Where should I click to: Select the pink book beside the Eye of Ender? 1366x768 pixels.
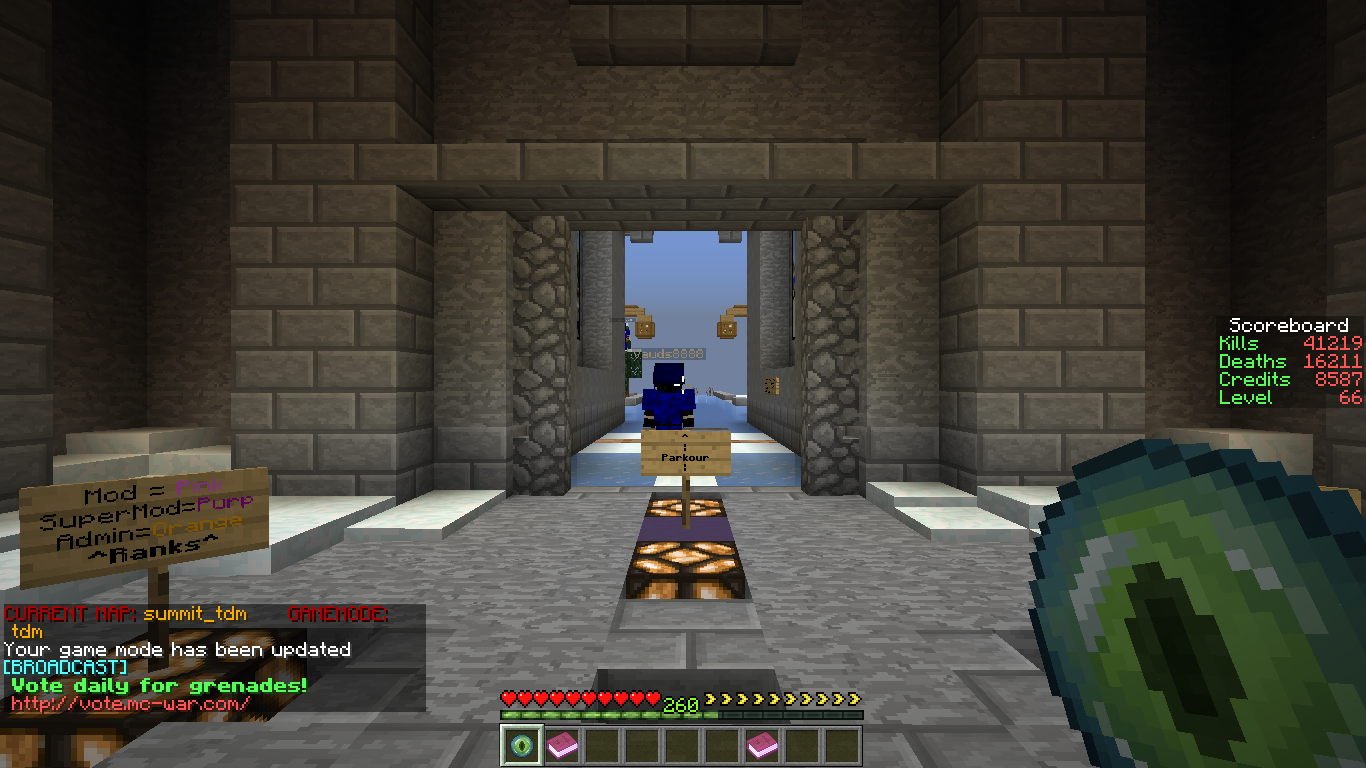point(561,746)
